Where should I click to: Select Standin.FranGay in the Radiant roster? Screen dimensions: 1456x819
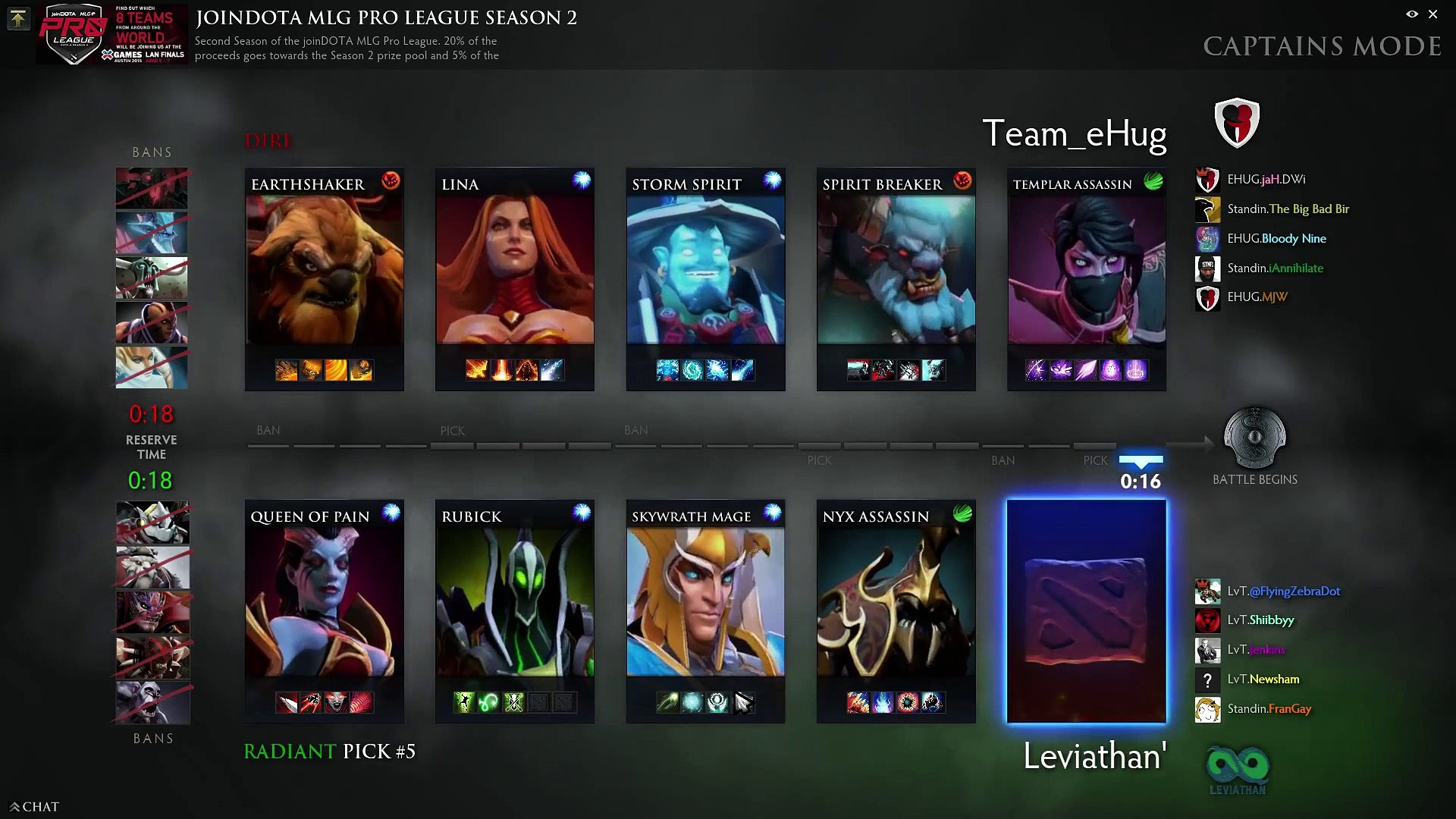pos(1269,709)
